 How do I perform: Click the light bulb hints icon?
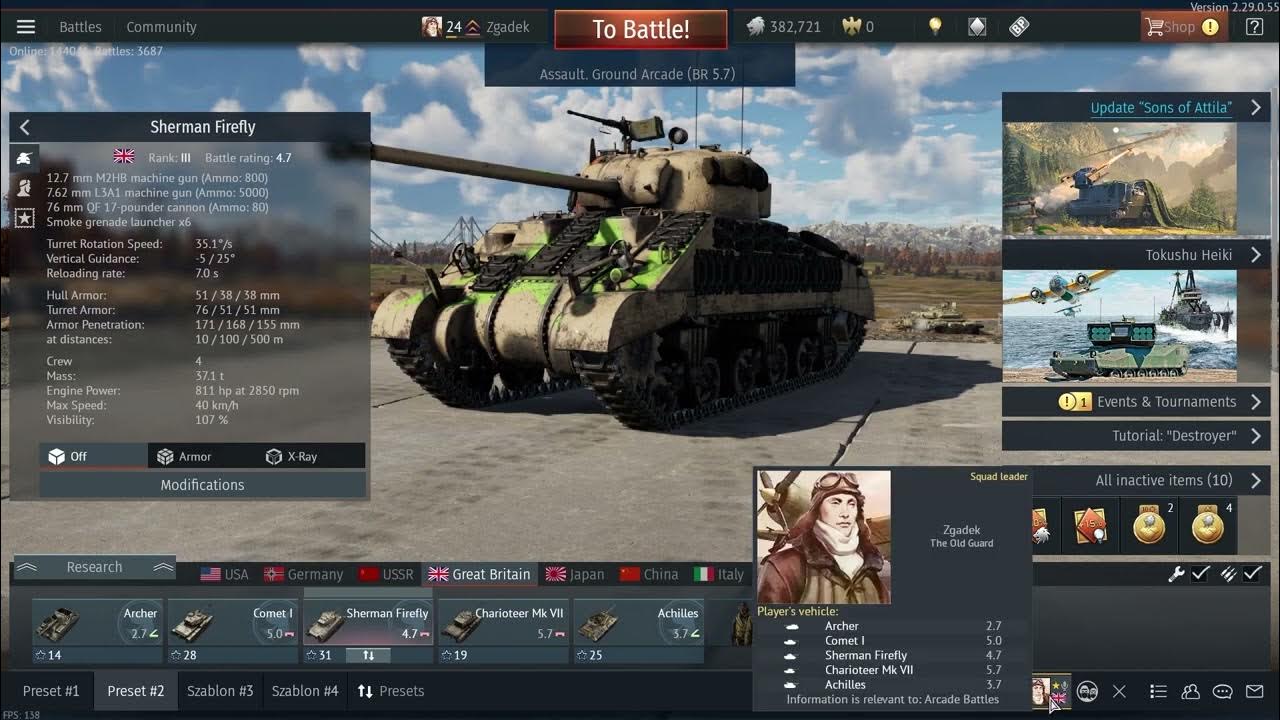click(936, 26)
